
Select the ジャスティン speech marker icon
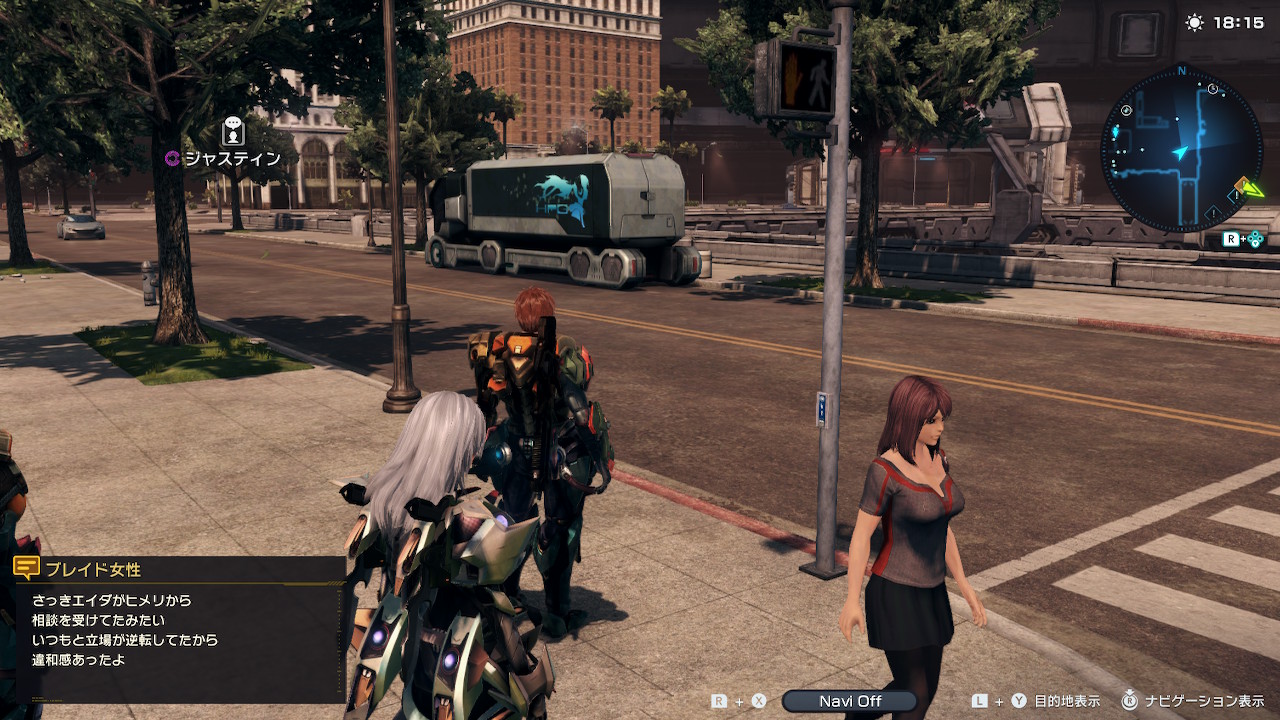coord(233,131)
